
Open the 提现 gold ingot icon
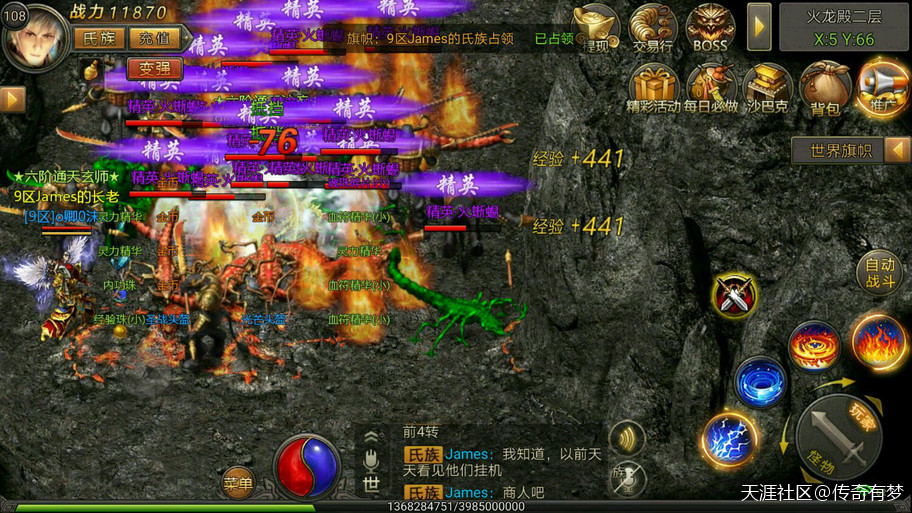pos(598,27)
